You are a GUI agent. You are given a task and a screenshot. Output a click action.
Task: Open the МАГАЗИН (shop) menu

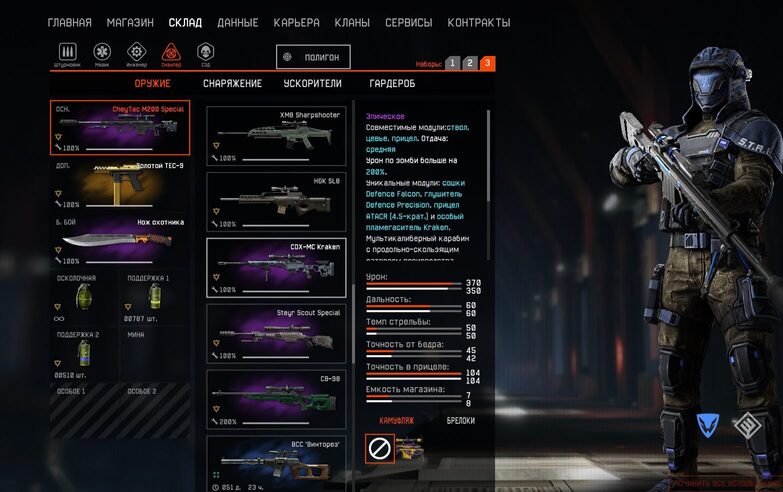(x=130, y=22)
